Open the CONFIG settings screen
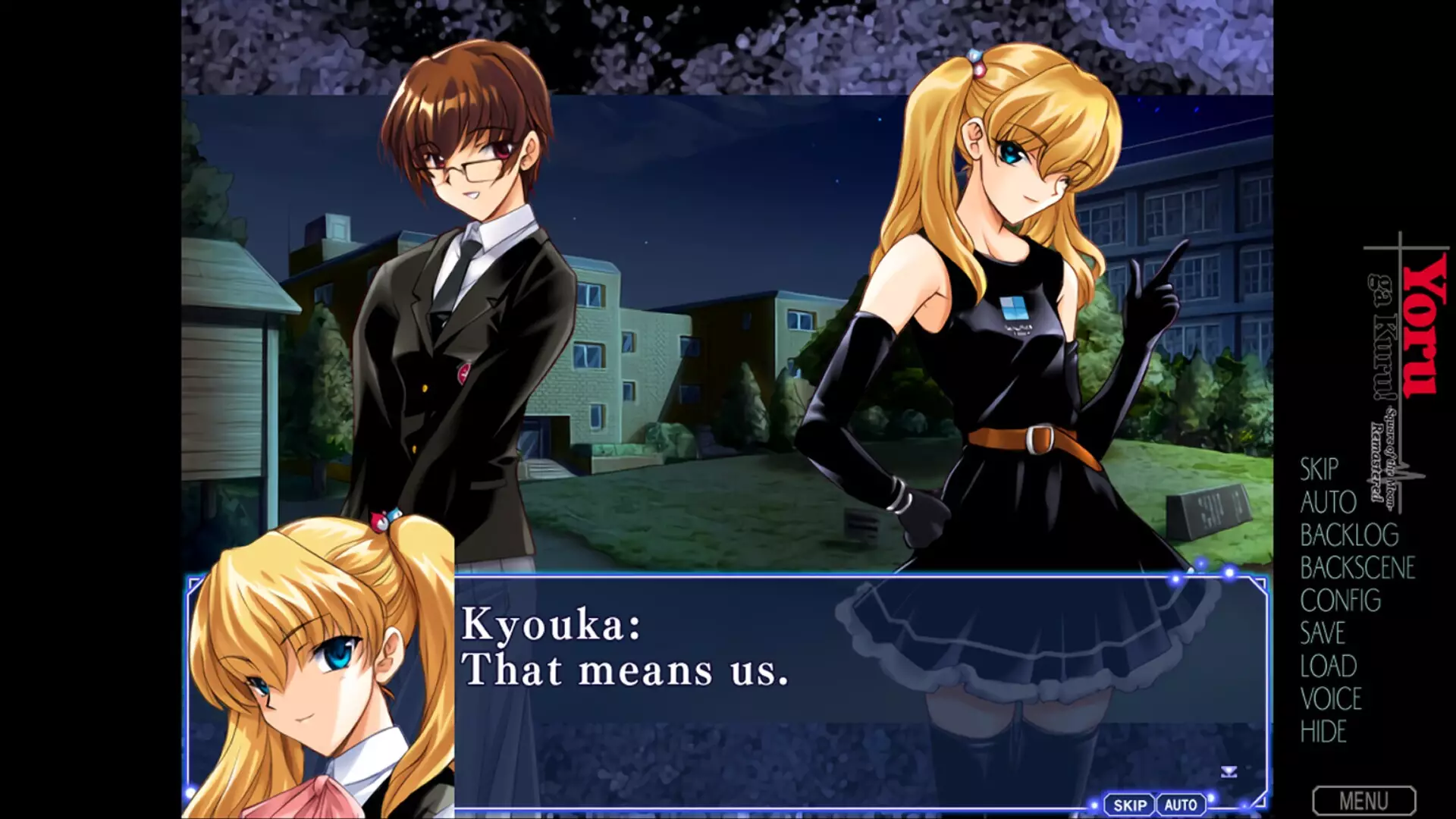This screenshot has width=1456, height=819. coord(1340,601)
